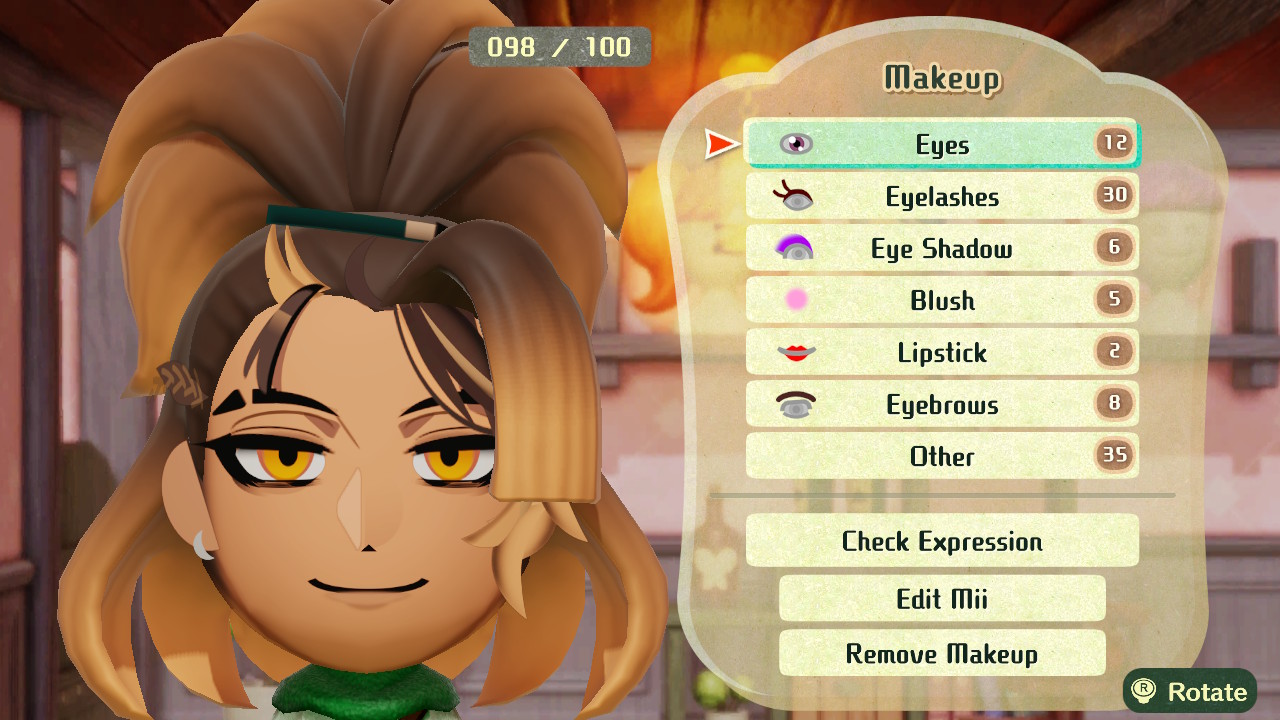Select the Other makeup category
The width and height of the screenshot is (1280, 720).
click(x=941, y=456)
